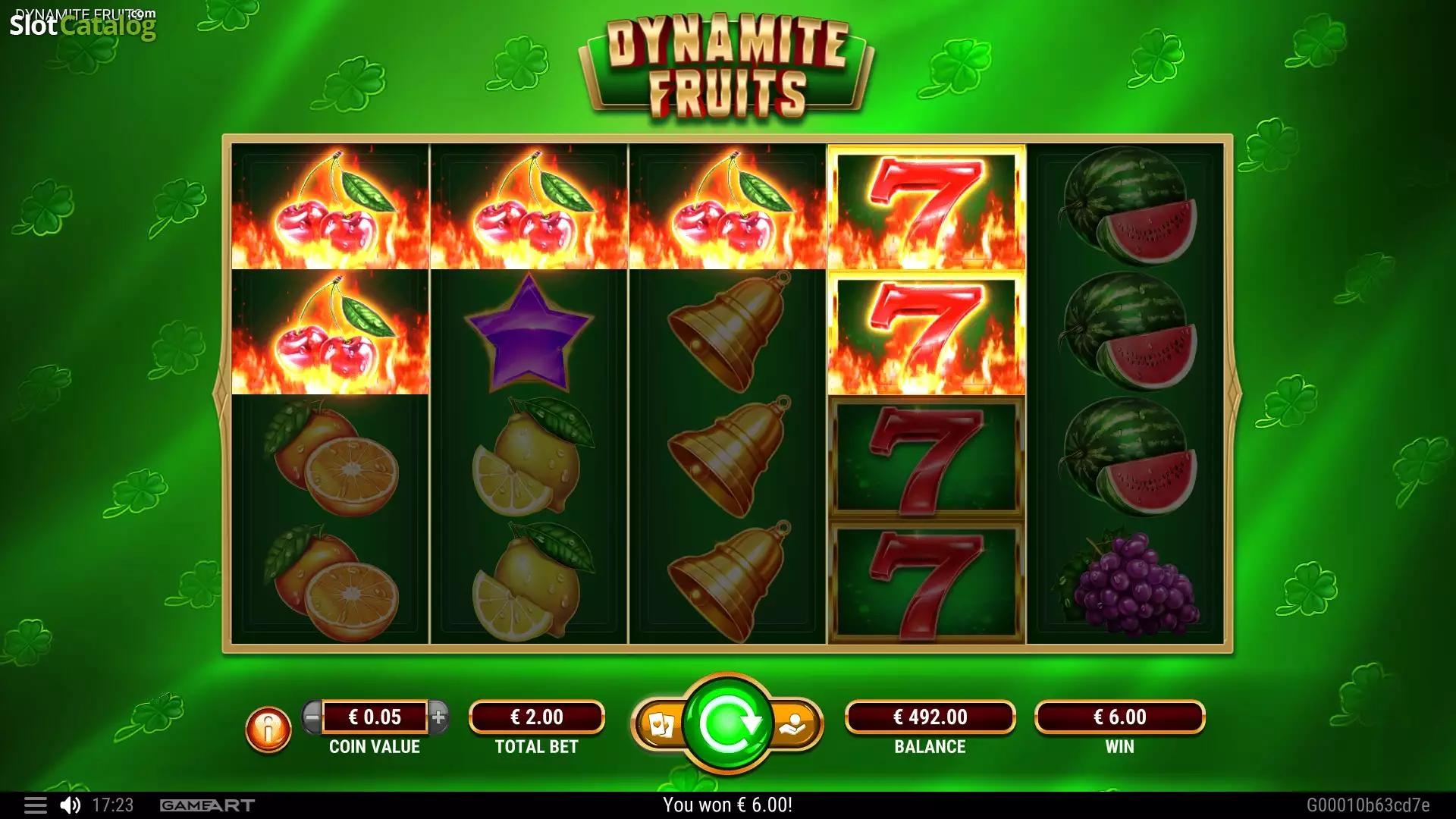1456x819 pixels.
Task: Increase coin value with the plus button
Action: point(438,717)
